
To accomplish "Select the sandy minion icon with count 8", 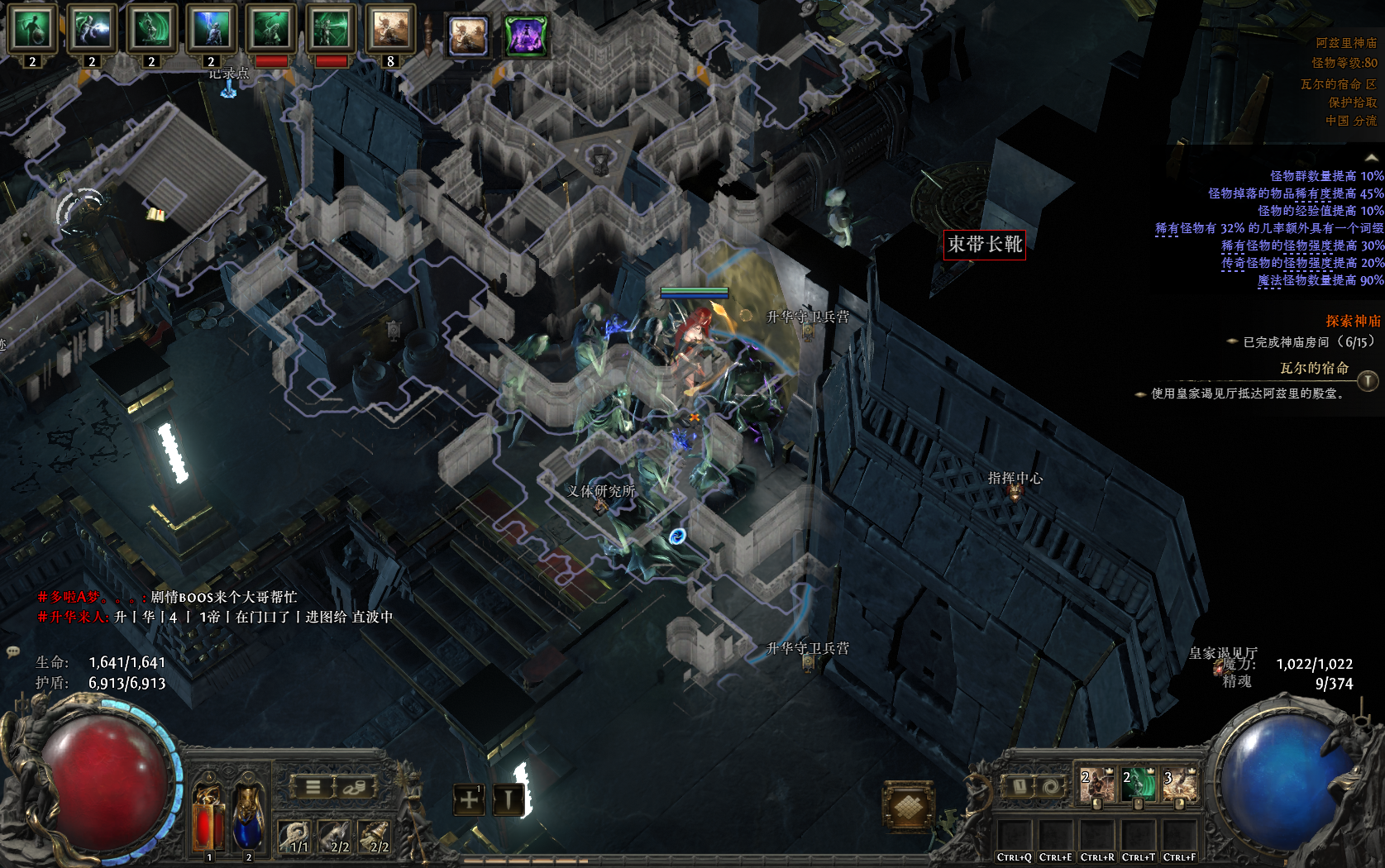I will click(x=389, y=30).
